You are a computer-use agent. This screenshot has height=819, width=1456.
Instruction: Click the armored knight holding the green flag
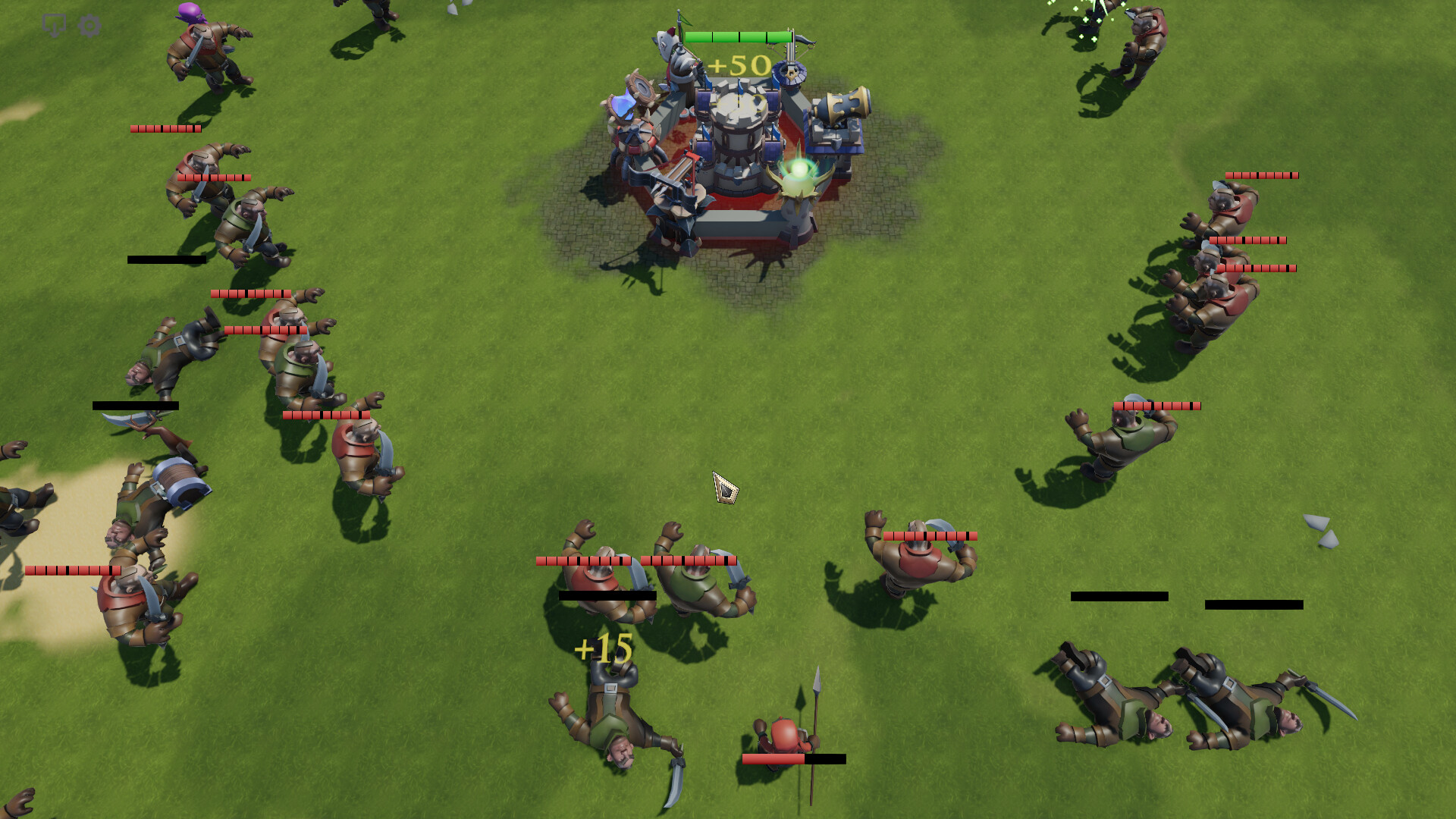tap(679, 57)
